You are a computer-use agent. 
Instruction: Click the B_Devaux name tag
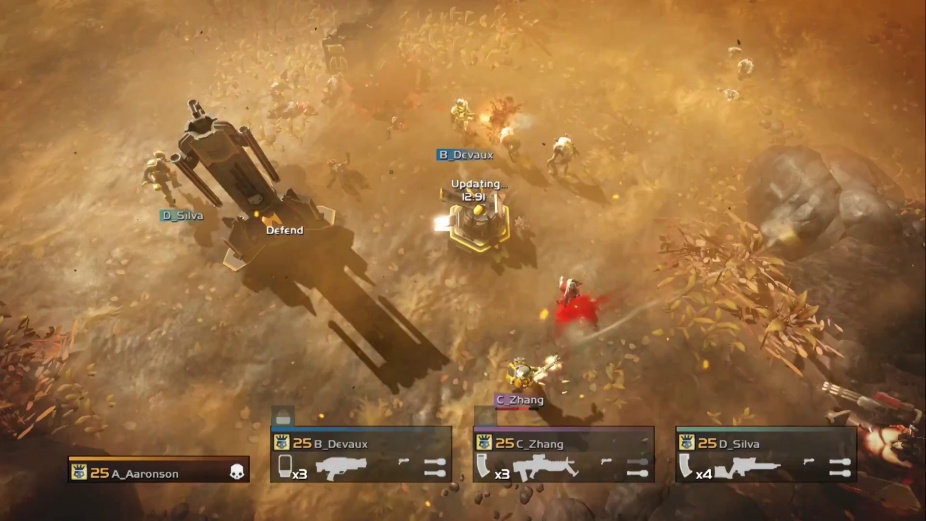pos(465,155)
